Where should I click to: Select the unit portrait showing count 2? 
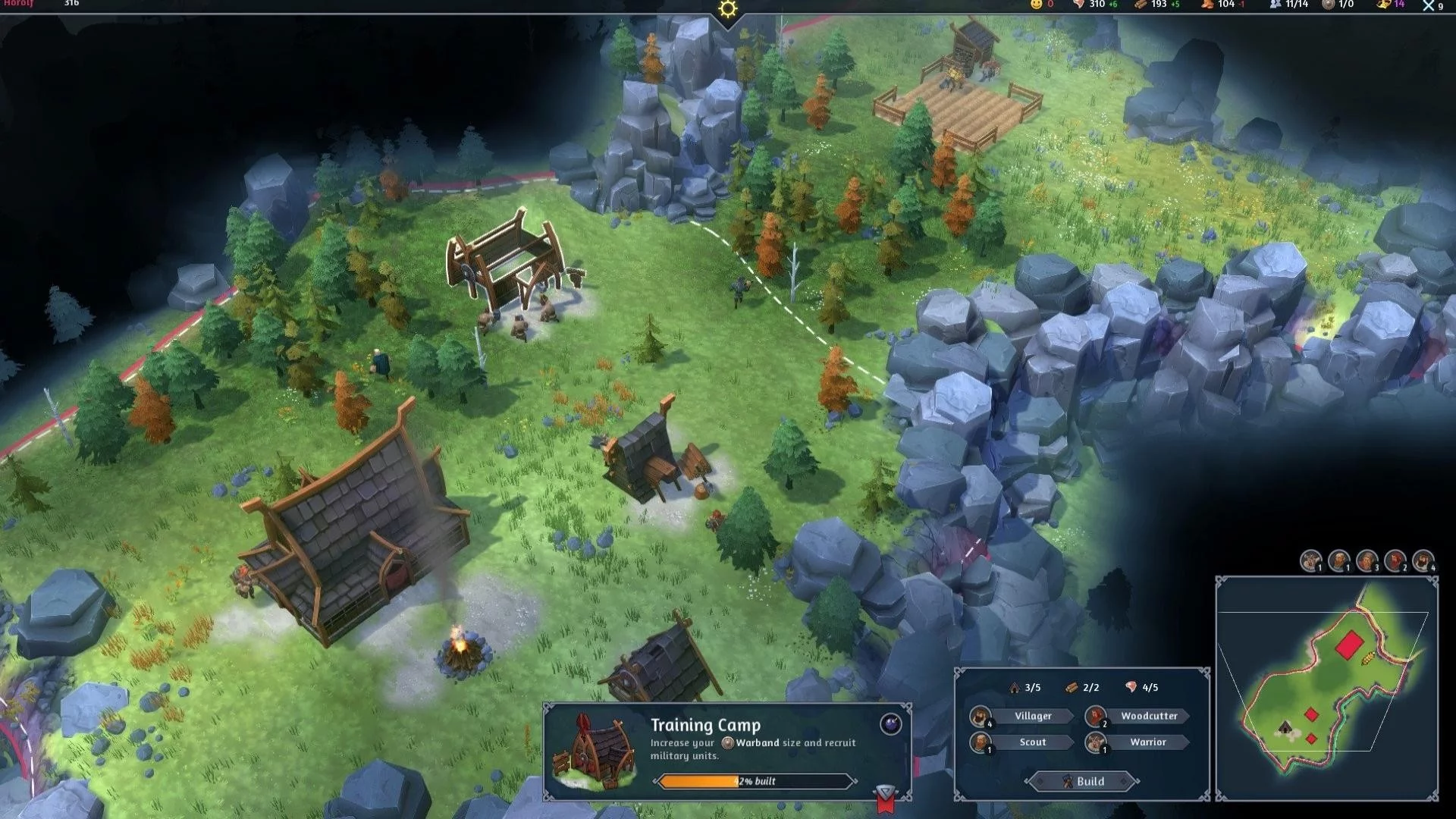1395,561
